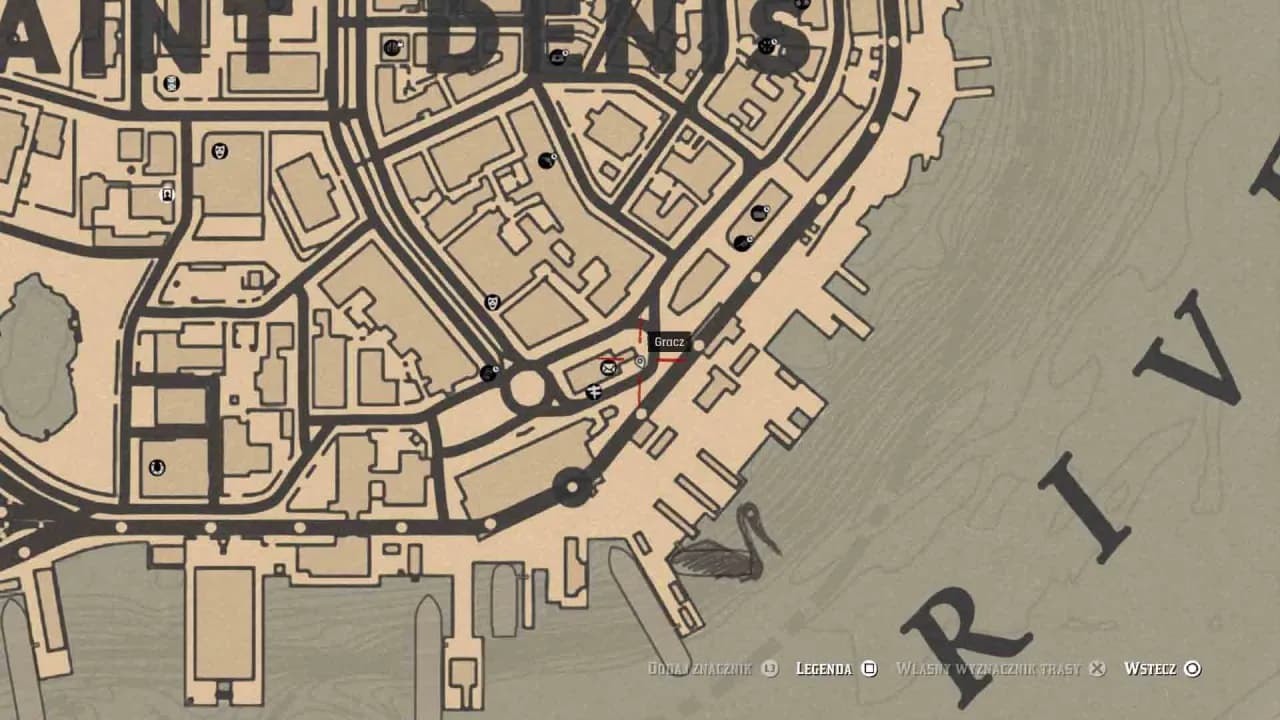
Task: Click the train station icon below the post office
Action: 594,391
